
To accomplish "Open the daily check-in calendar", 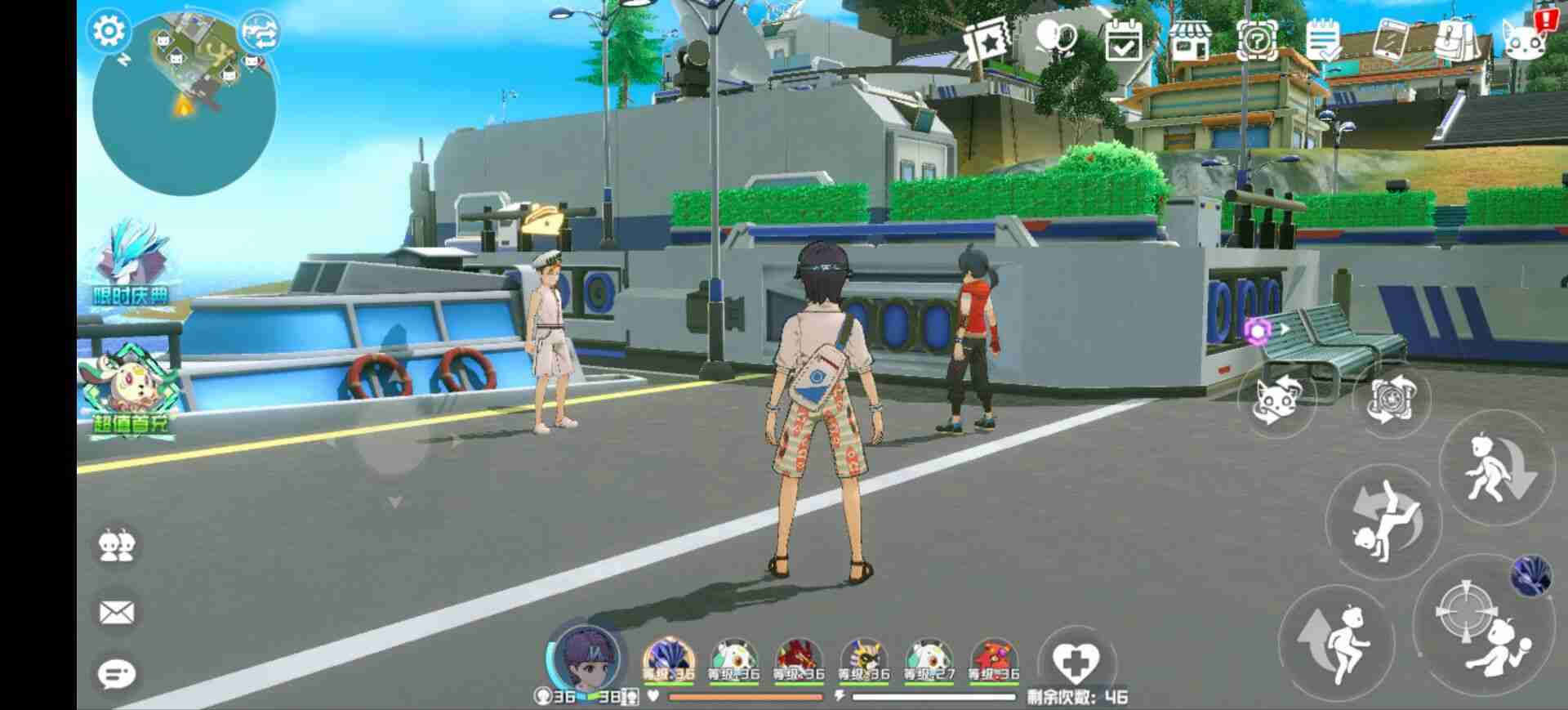I will pos(1124,38).
